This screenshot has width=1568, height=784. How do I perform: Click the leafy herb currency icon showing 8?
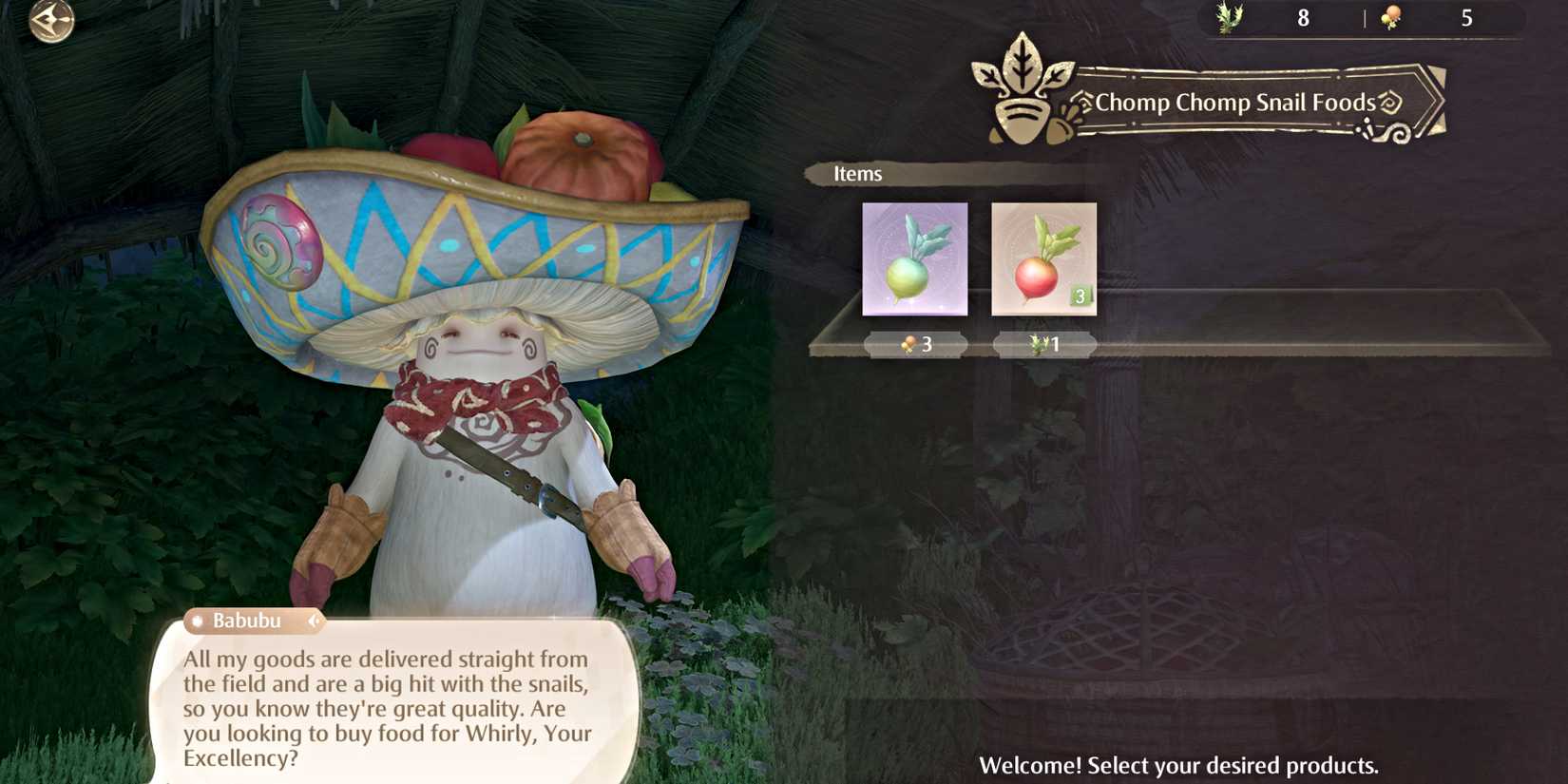click(1231, 16)
